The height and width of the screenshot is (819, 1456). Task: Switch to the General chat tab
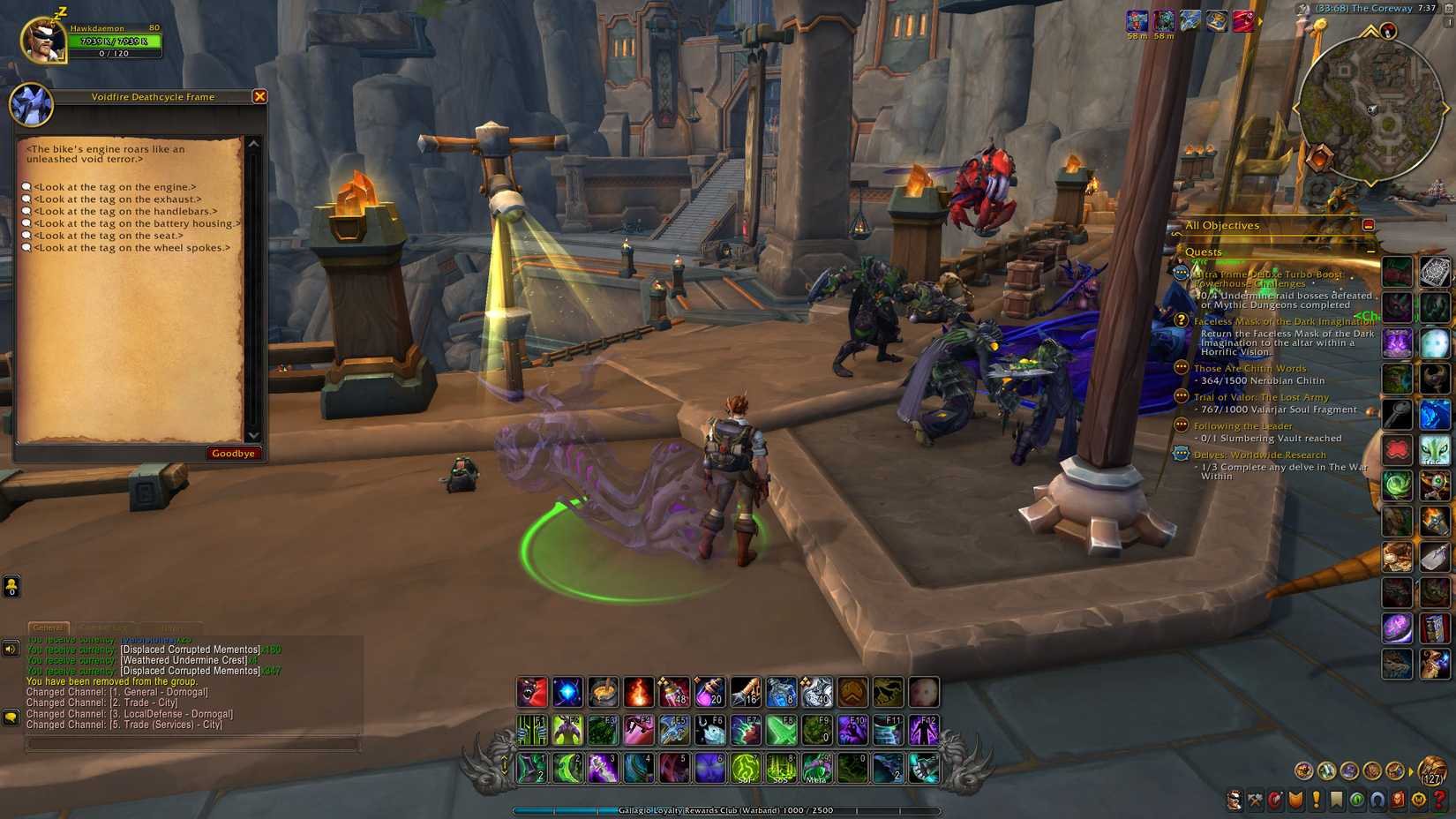49,628
